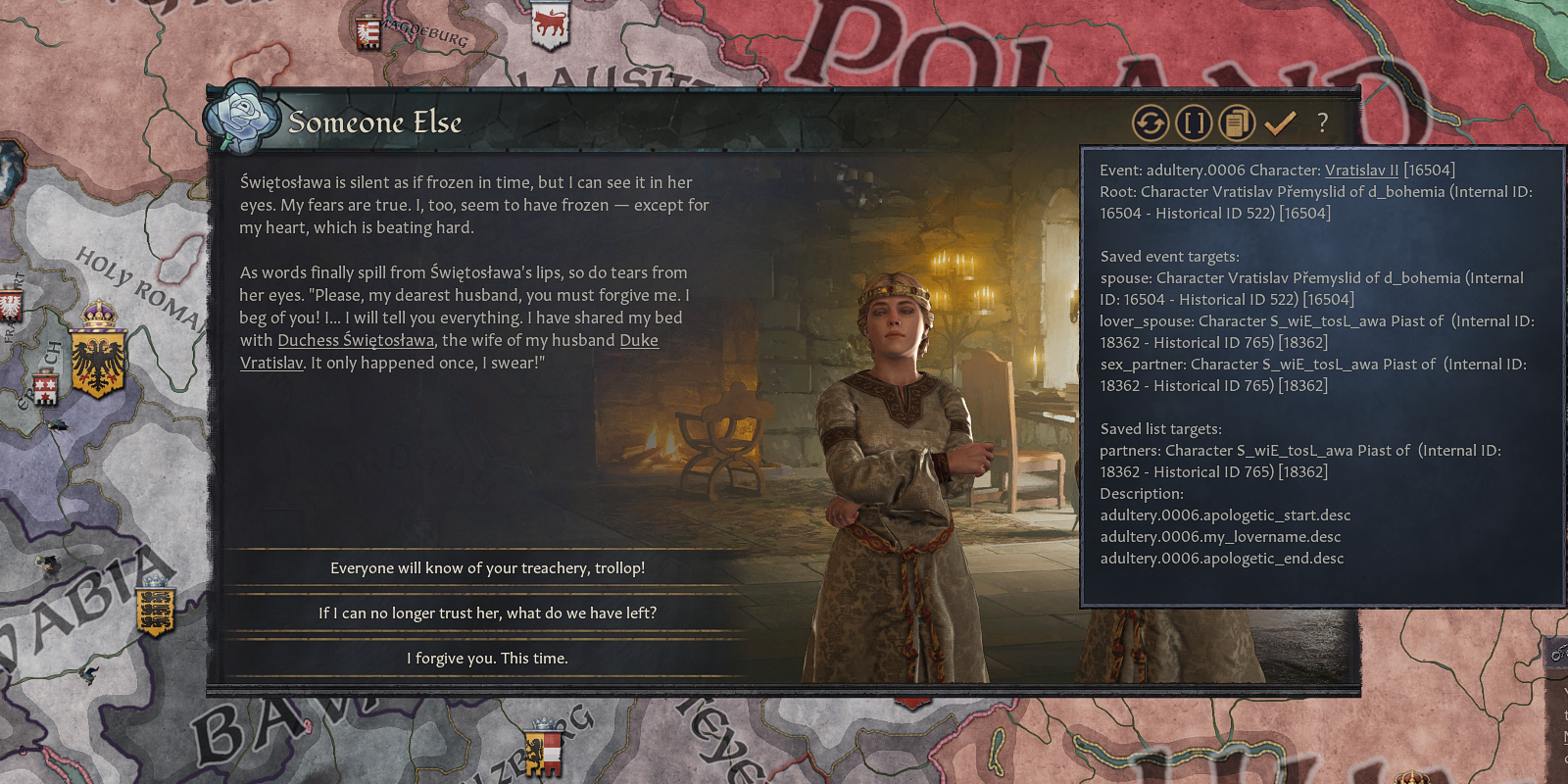Select the Swabia three lions shield
1568x784 pixels.
click(155, 610)
